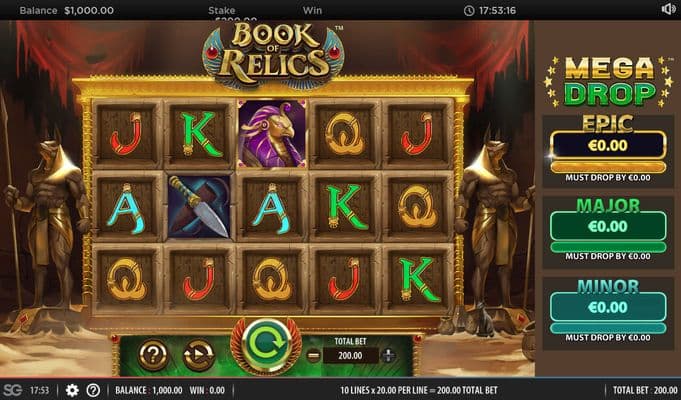Click the SG logo in bottom bar

point(12,390)
